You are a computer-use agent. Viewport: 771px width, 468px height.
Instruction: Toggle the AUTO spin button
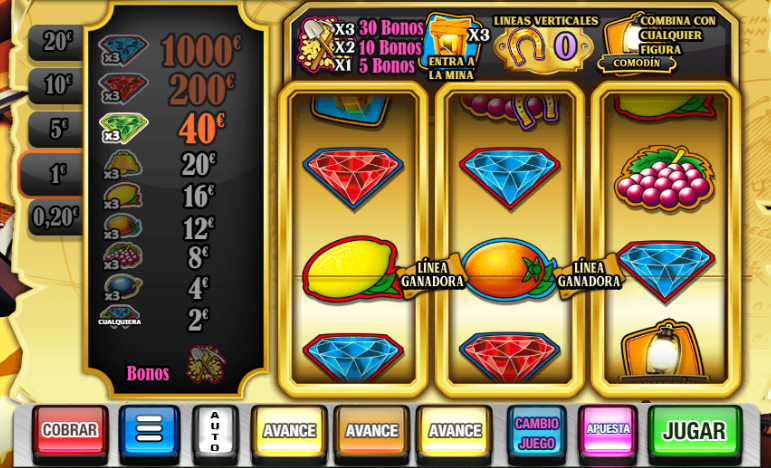(215, 430)
